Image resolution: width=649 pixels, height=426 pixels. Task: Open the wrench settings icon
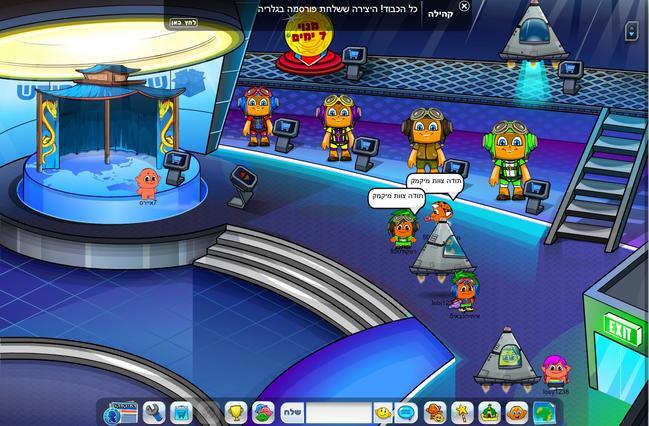click(x=153, y=411)
